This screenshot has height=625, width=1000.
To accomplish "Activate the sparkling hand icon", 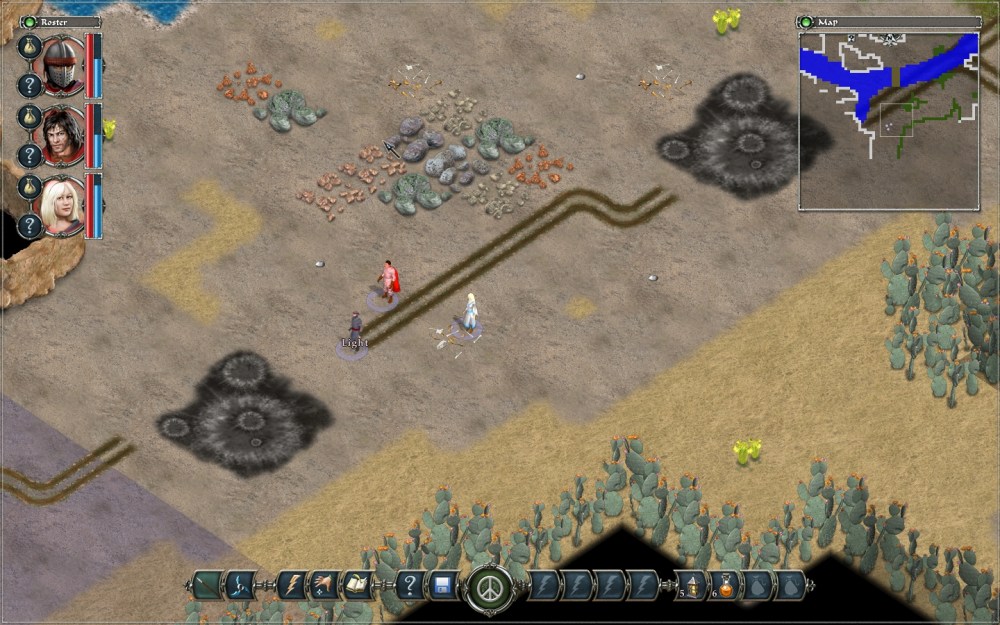I will (x=325, y=585).
